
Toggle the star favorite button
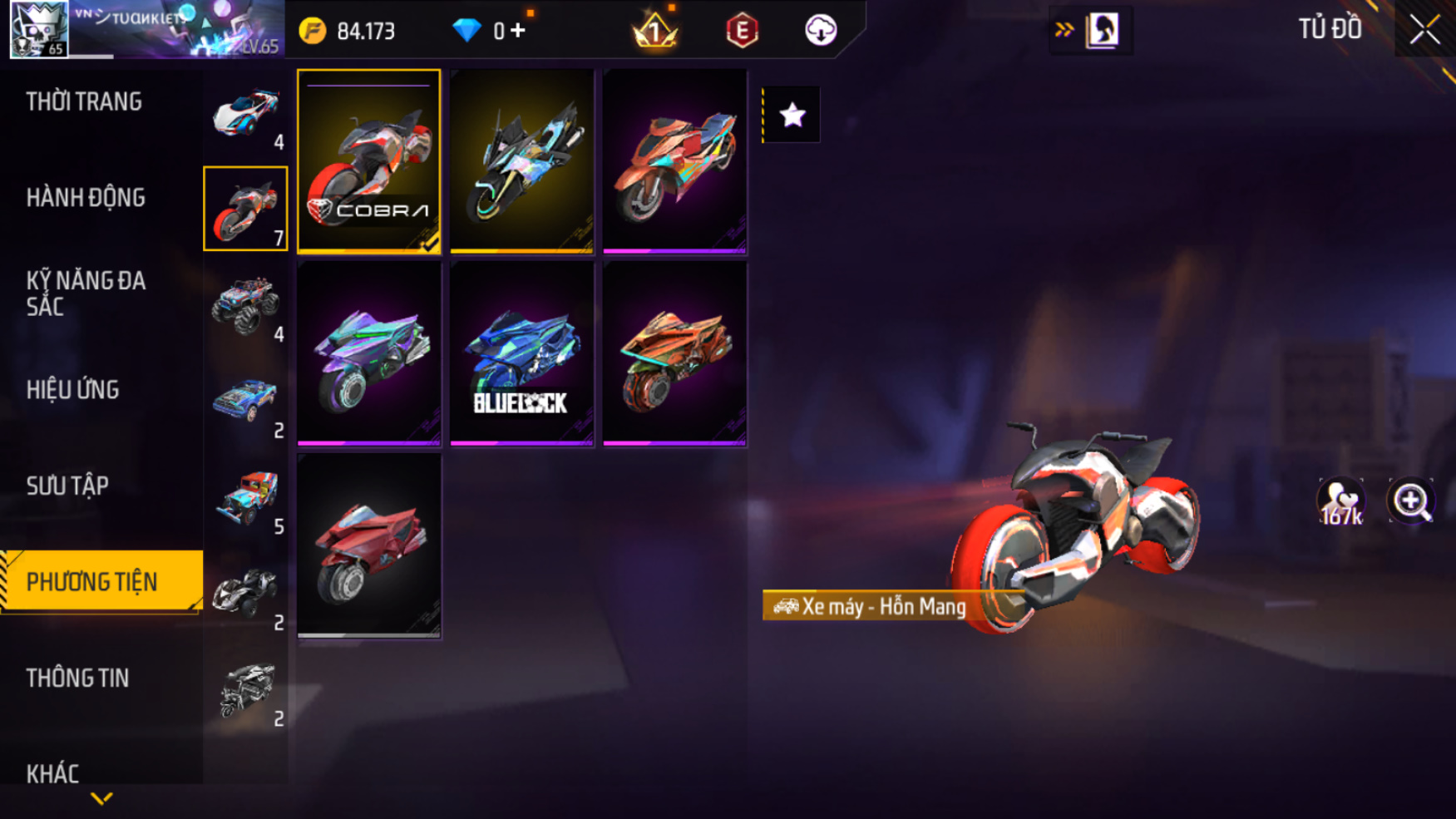792,115
